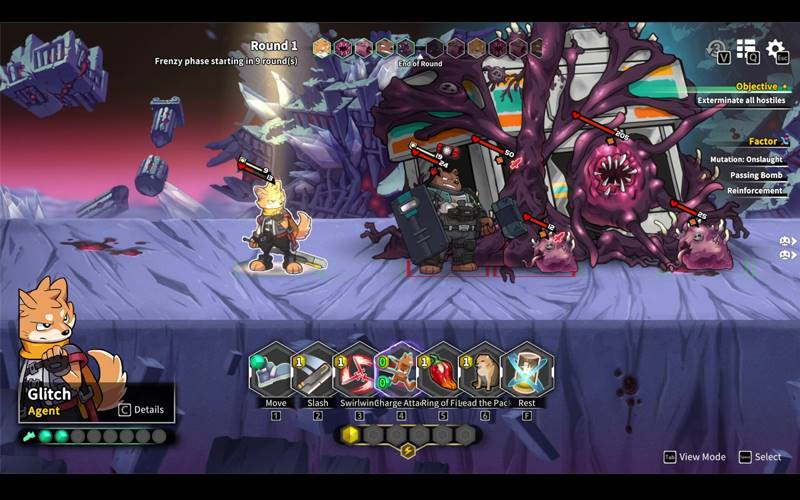Open the settings gear menu
This screenshot has width=800, height=500.
775,48
